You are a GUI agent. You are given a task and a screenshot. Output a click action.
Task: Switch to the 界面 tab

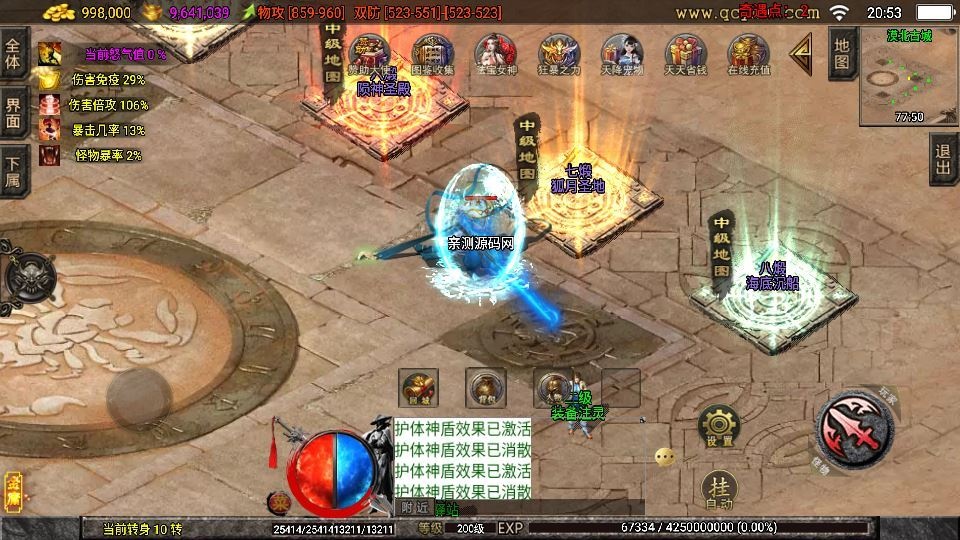[13, 112]
